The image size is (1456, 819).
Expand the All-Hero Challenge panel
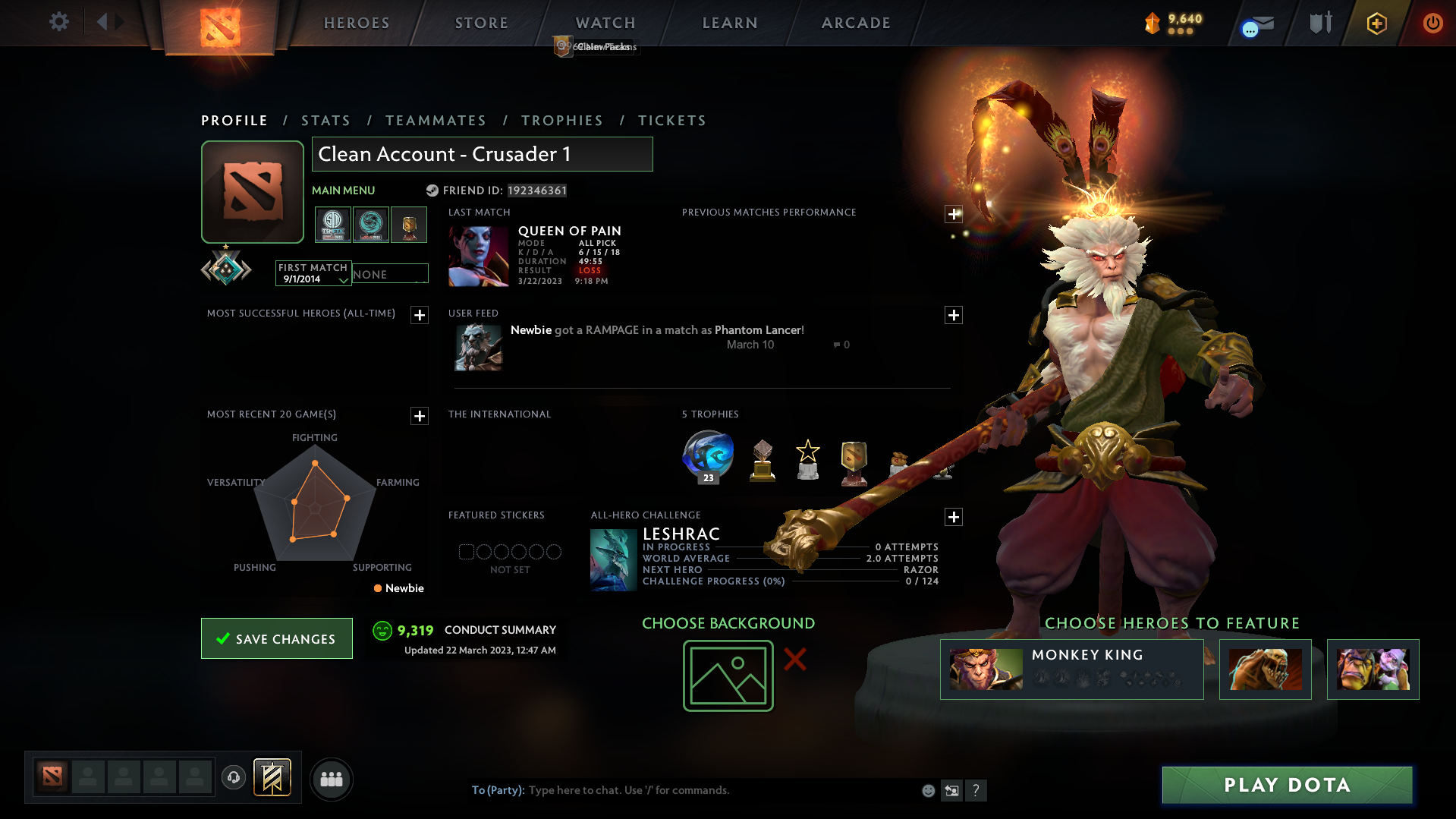(954, 517)
